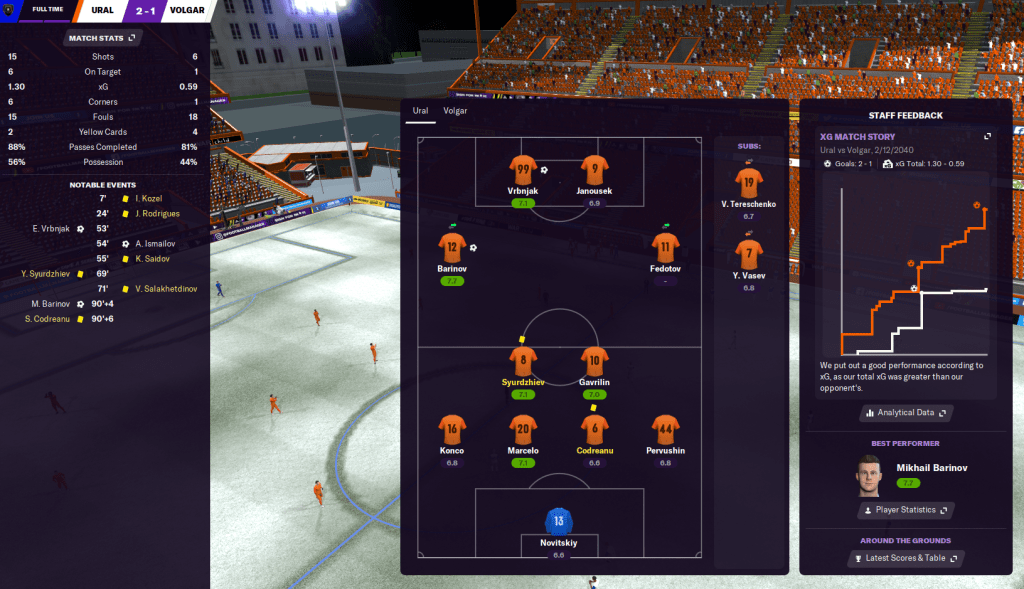Switch to the Volgar lineup tab

click(x=455, y=111)
